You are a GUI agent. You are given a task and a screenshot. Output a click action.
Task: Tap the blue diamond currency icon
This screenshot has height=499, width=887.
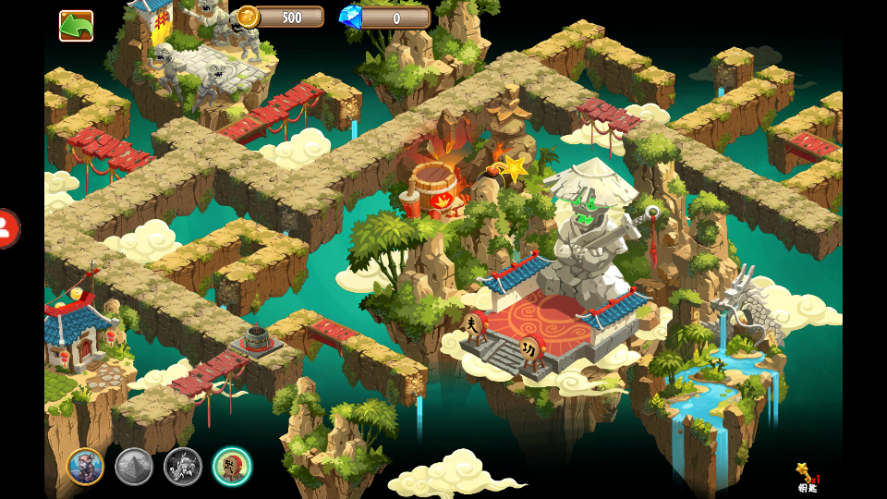point(350,17)
